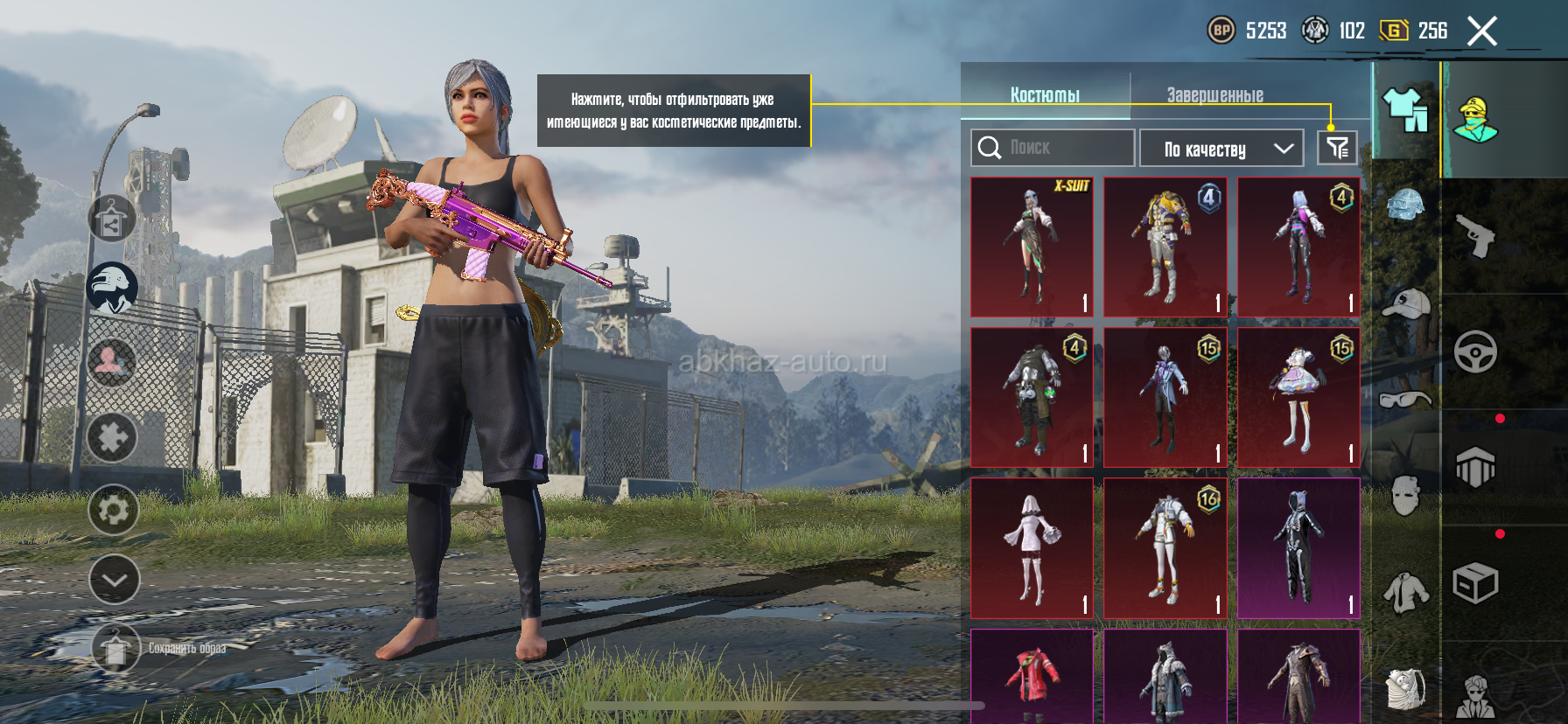1568x724 pixels.
Task: Click the Поиск search field
Action: pos(1053,148)
